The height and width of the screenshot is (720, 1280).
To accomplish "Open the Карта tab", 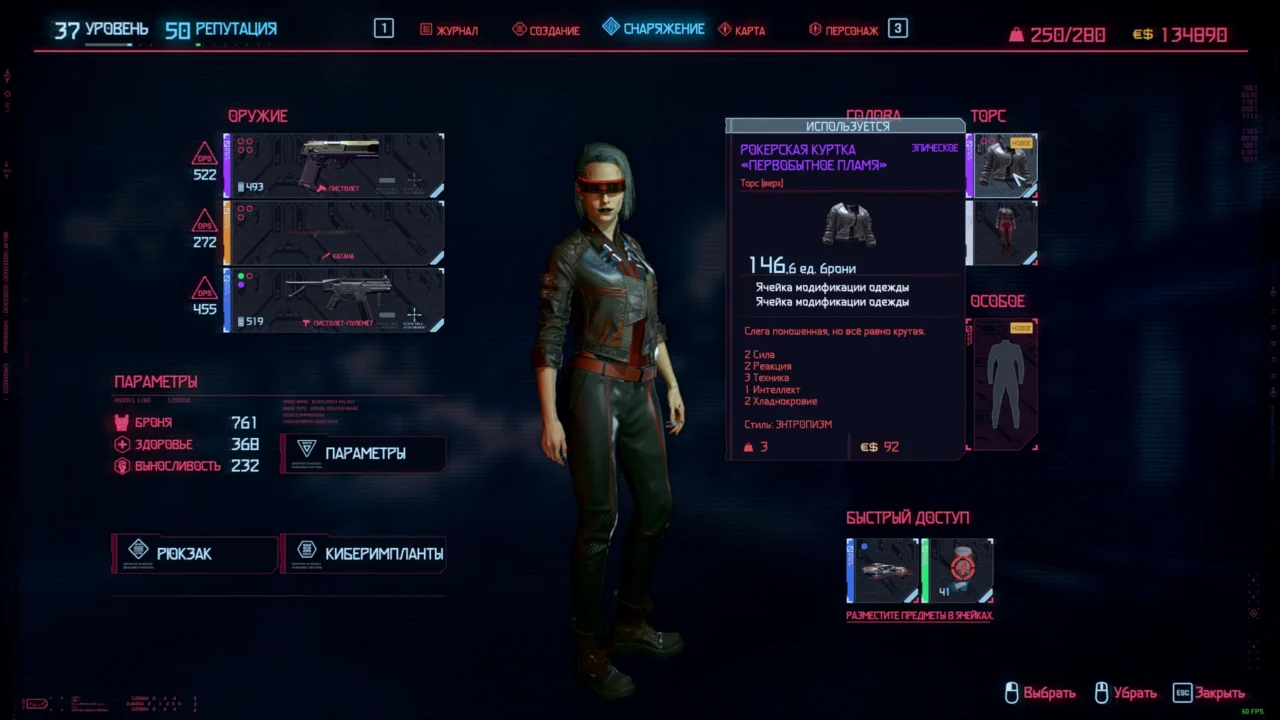I will click(742, 30).
